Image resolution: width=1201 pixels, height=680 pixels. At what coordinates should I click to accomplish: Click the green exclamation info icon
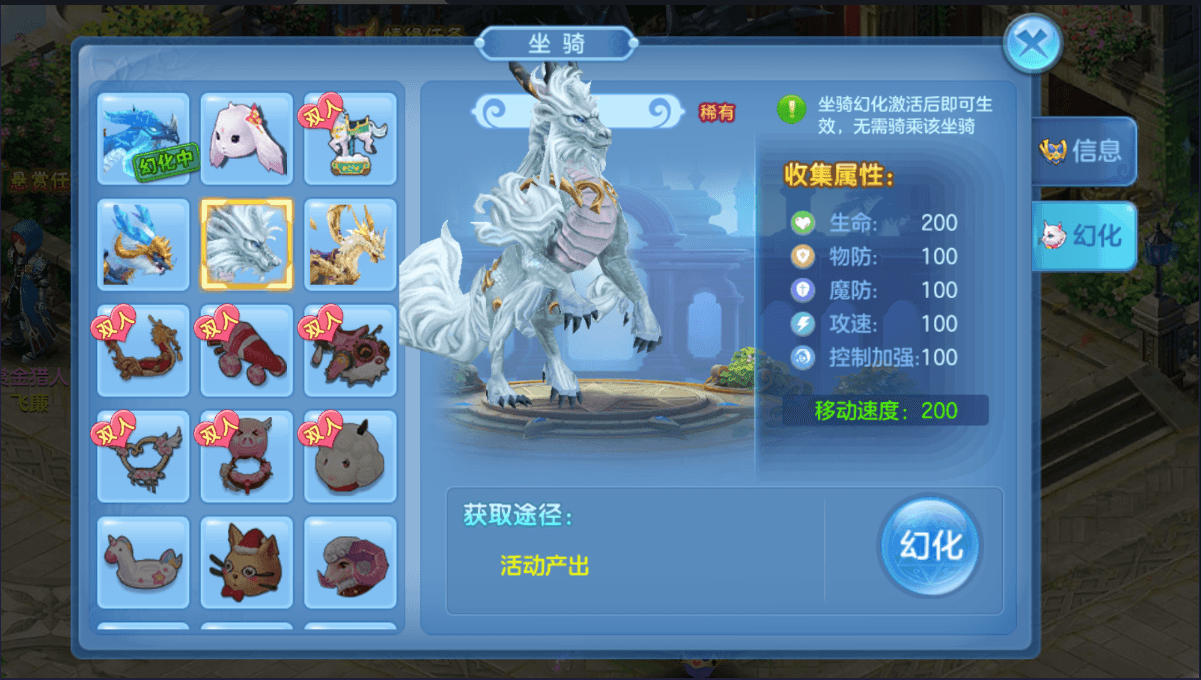792,109
